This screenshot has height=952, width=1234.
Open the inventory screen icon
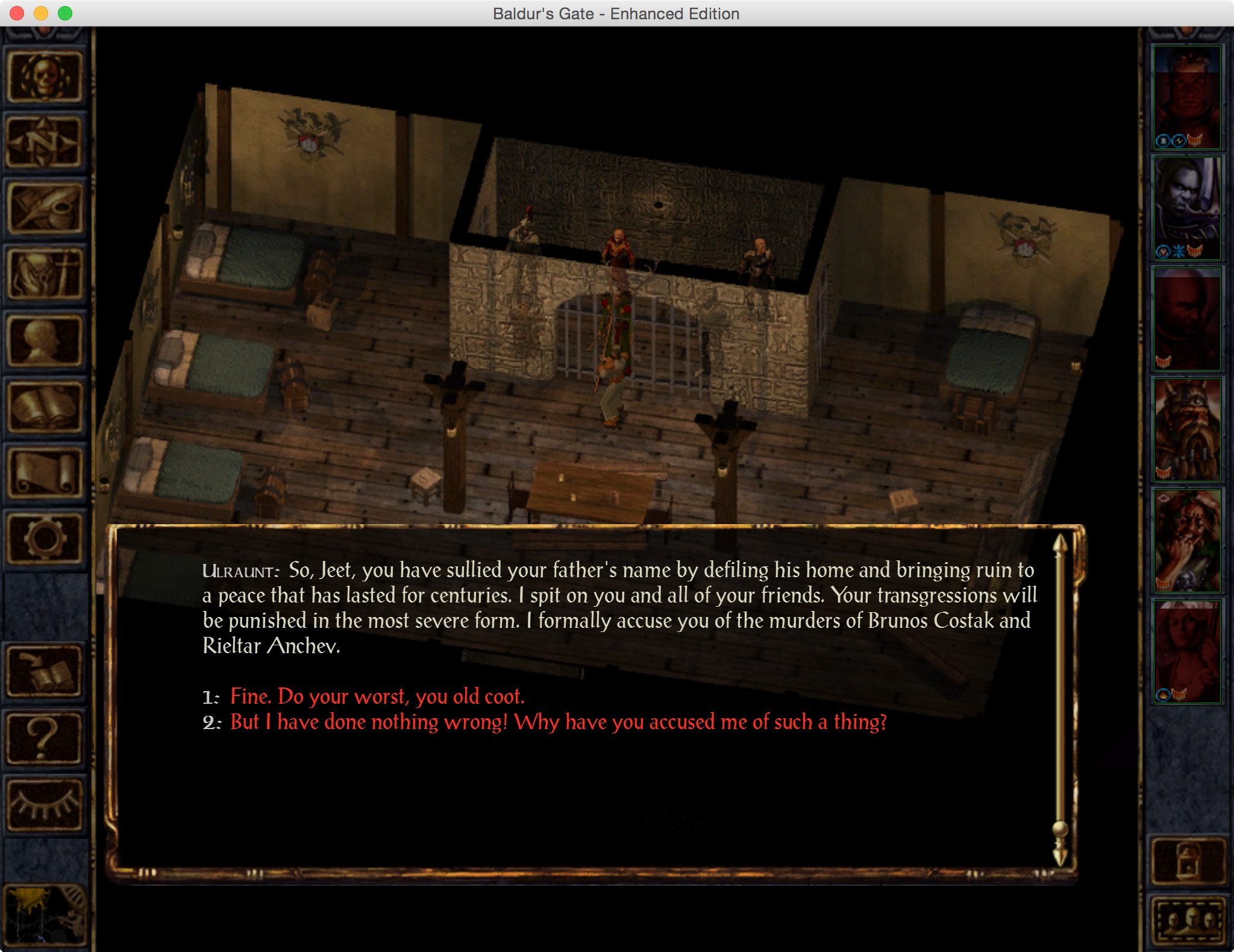44,275
